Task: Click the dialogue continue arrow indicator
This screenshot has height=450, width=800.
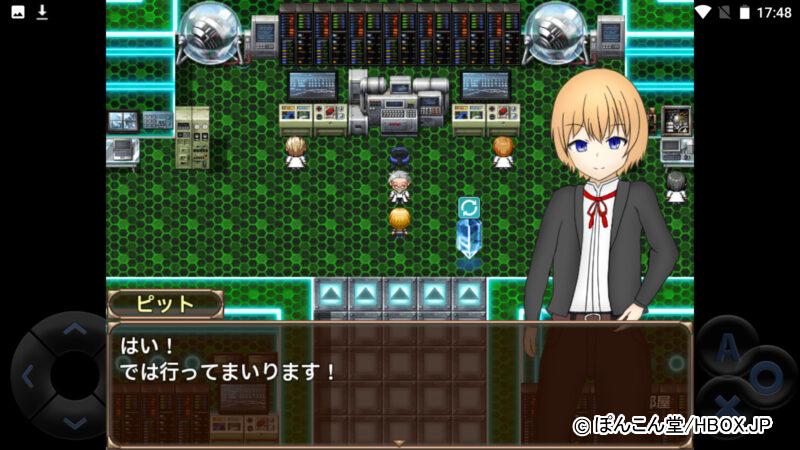Action: [399, 442]
